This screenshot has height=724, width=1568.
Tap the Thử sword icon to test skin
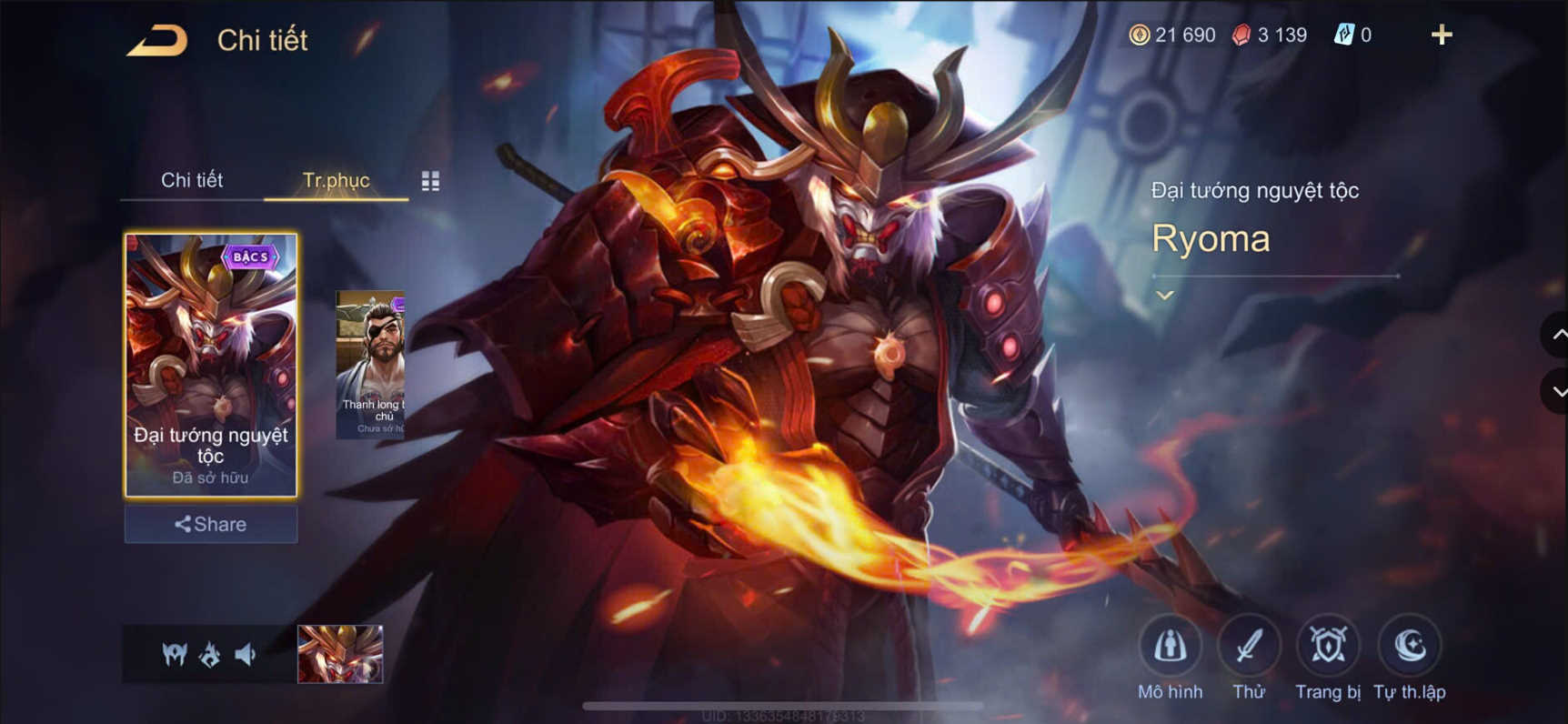1249,644
